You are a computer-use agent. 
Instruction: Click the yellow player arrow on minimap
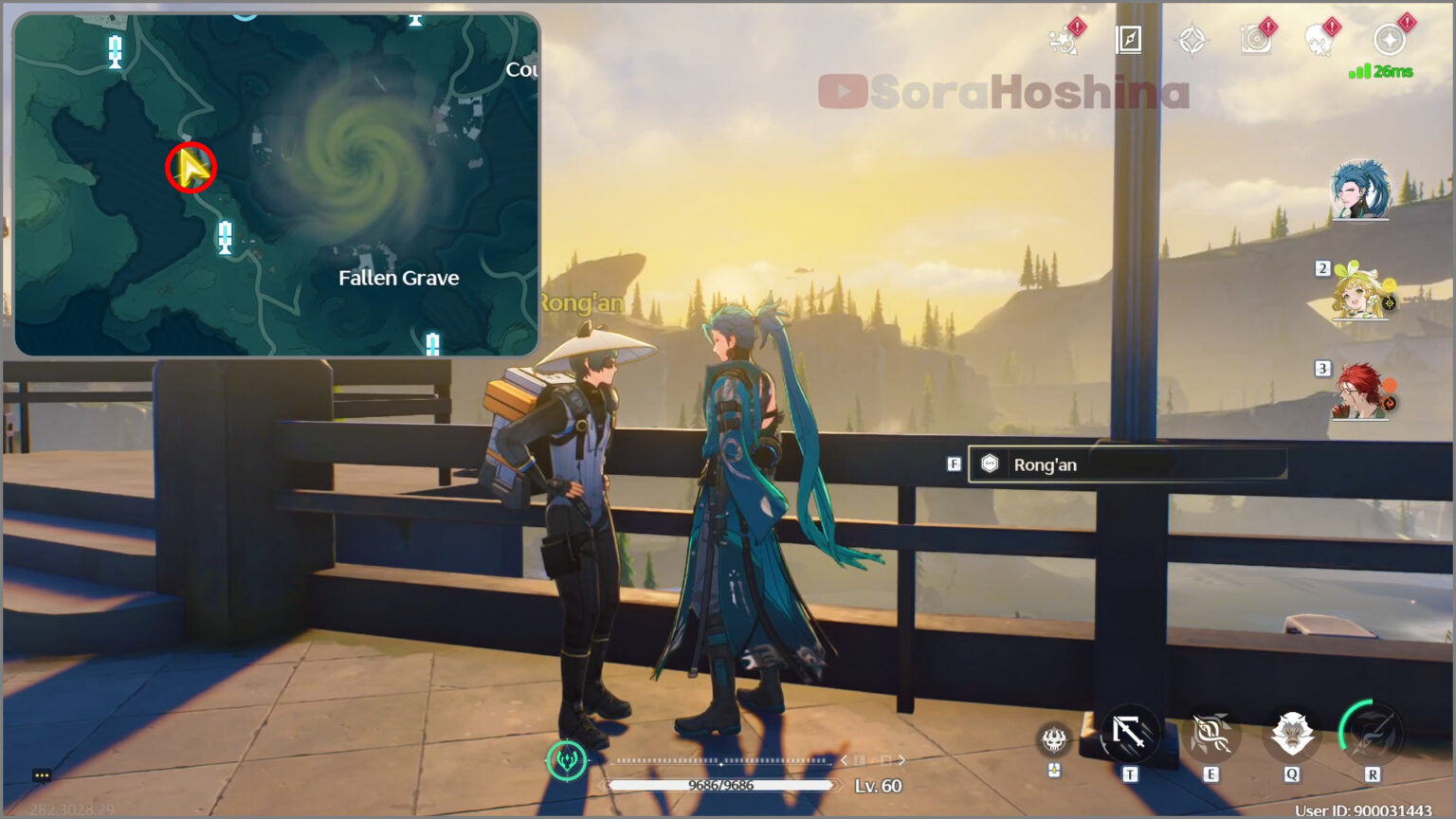point(191,168)
